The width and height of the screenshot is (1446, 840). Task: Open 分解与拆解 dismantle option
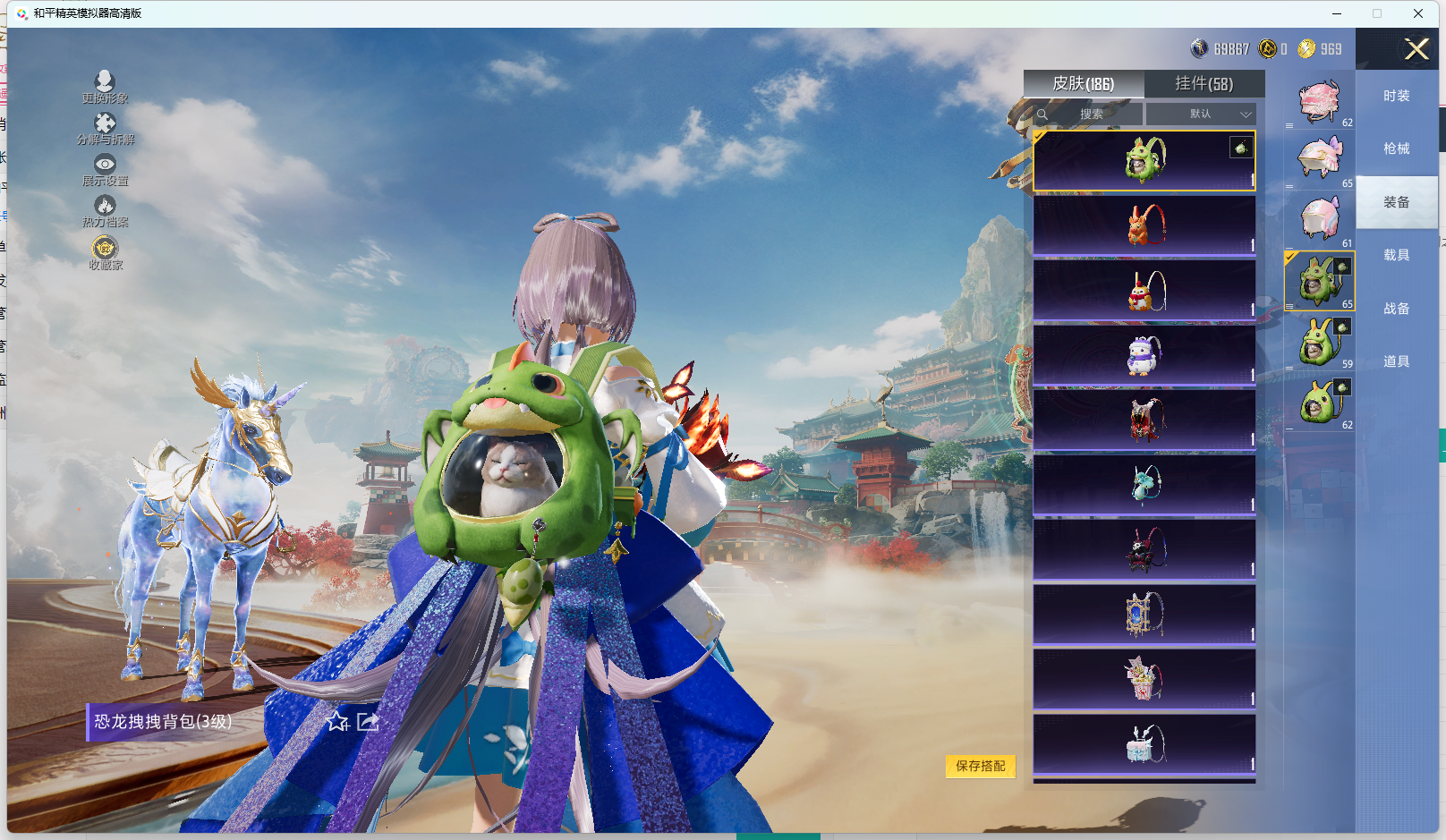pyautogui.click(x=105, y=128)
